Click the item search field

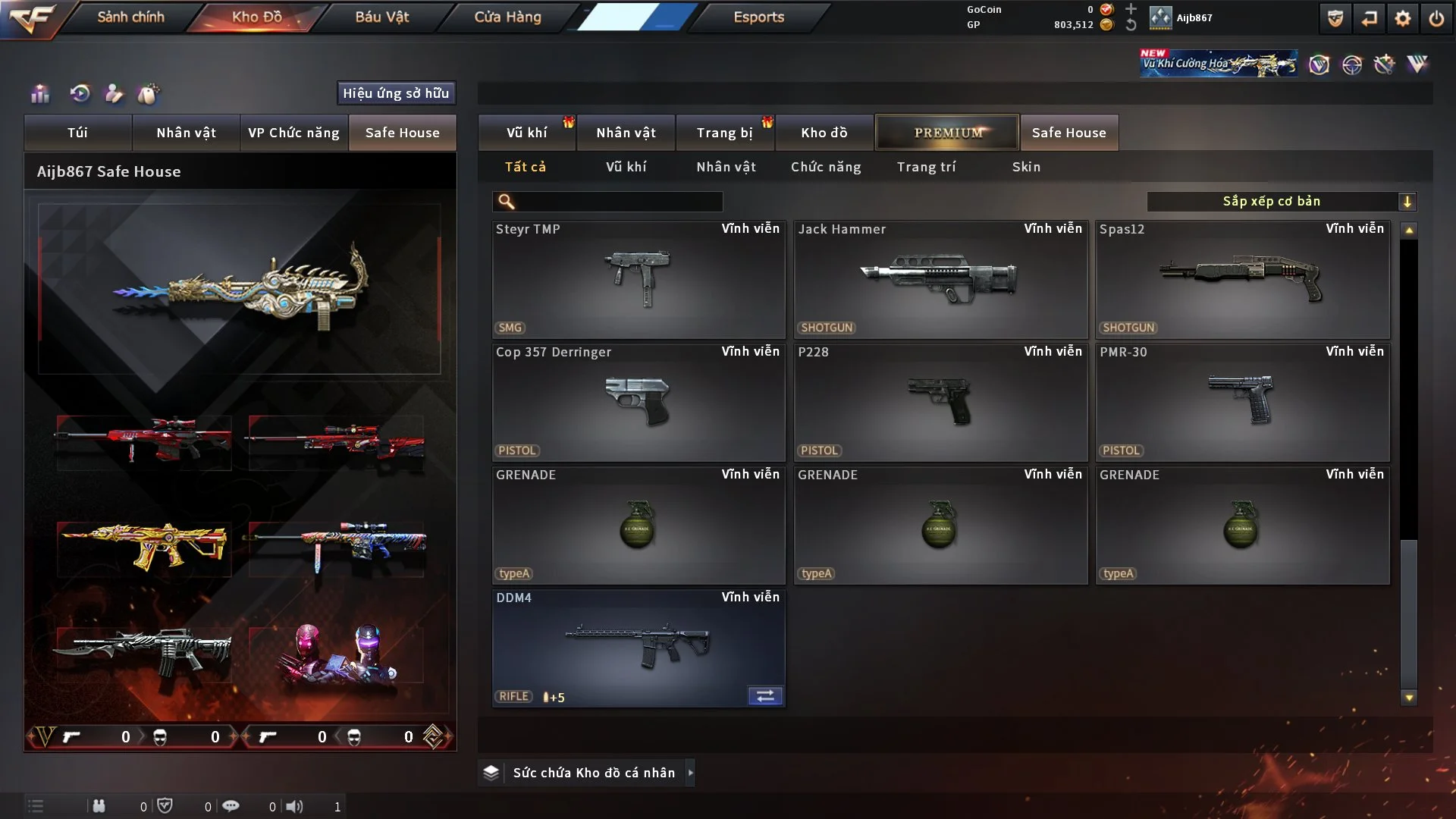pyautogui.click(x=618, y=202)
